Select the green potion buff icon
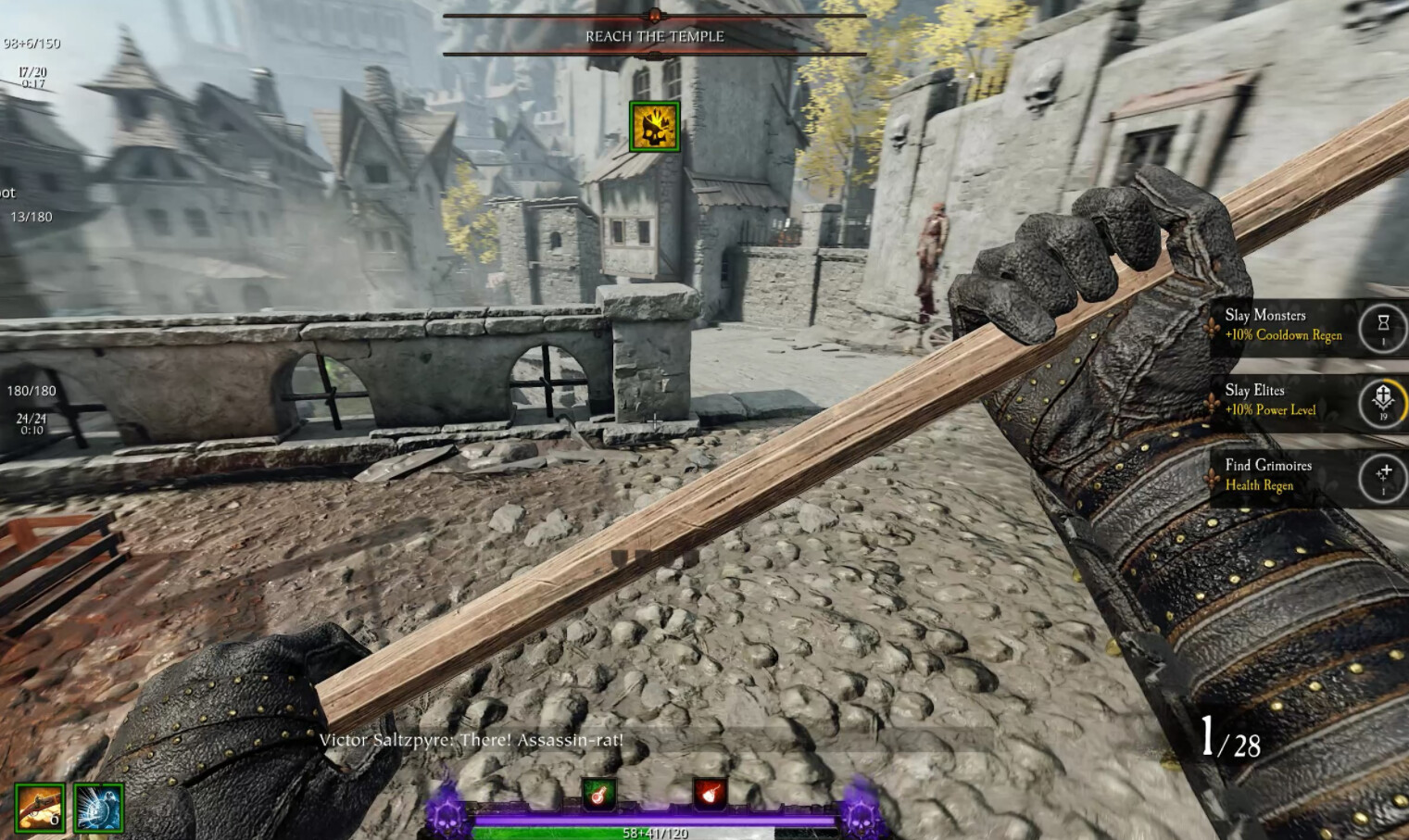The height and width of the screenshot is (840, 1409). point(598,794)
